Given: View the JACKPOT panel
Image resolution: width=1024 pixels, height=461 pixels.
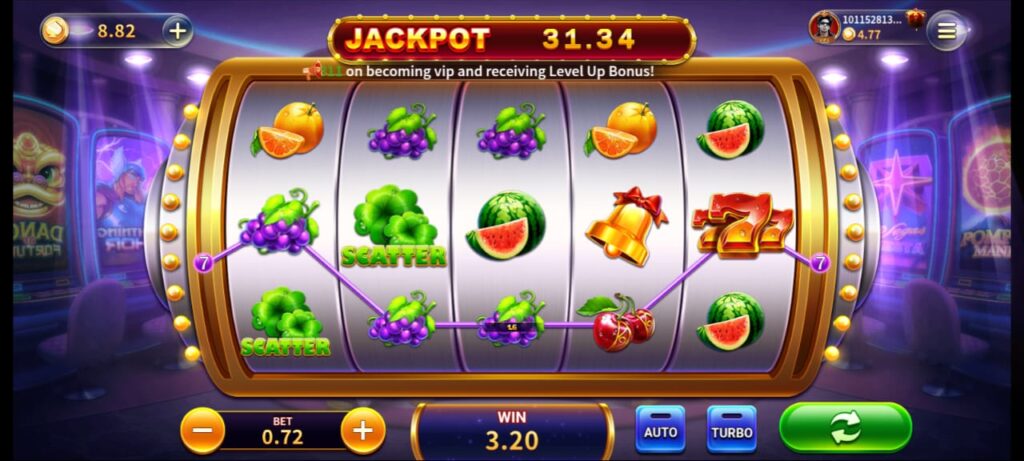Looking at the screenshot, I should coord(511,40).
